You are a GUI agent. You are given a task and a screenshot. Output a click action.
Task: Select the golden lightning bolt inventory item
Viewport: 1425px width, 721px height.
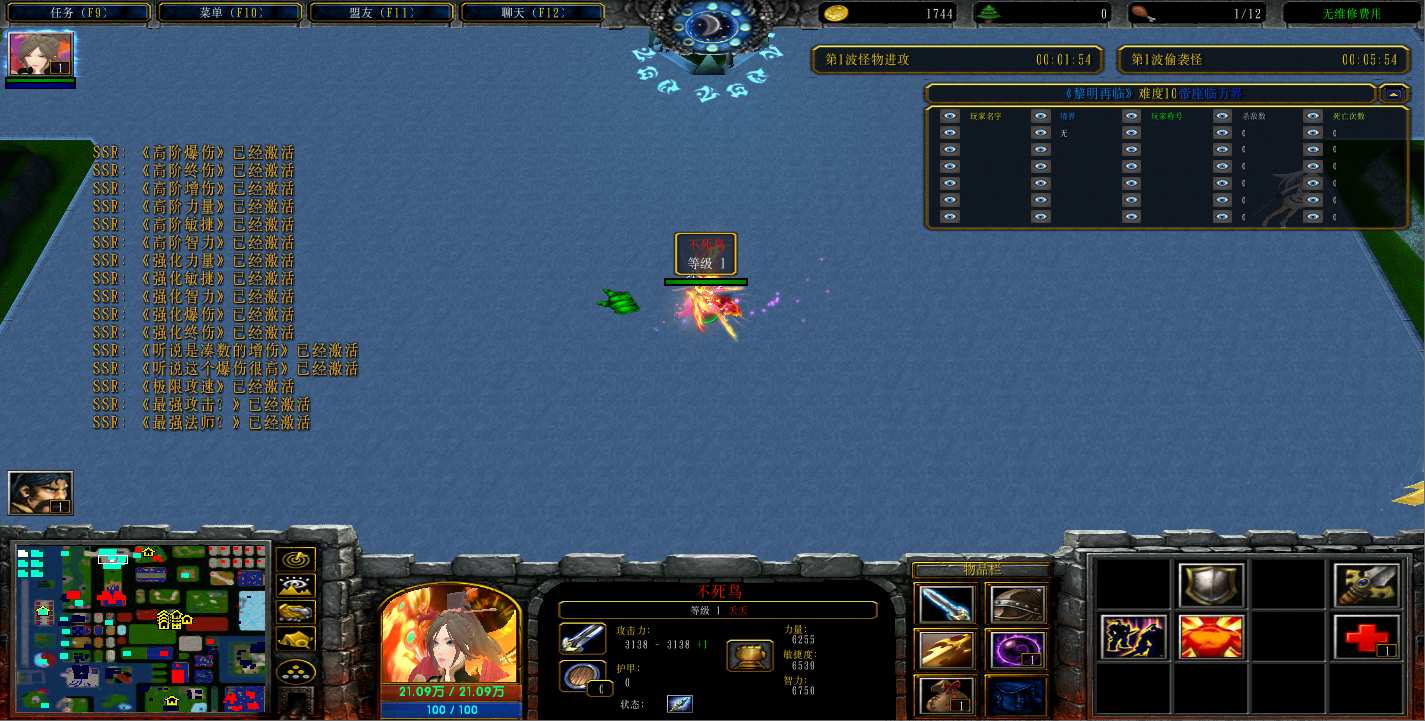[946, 649]
